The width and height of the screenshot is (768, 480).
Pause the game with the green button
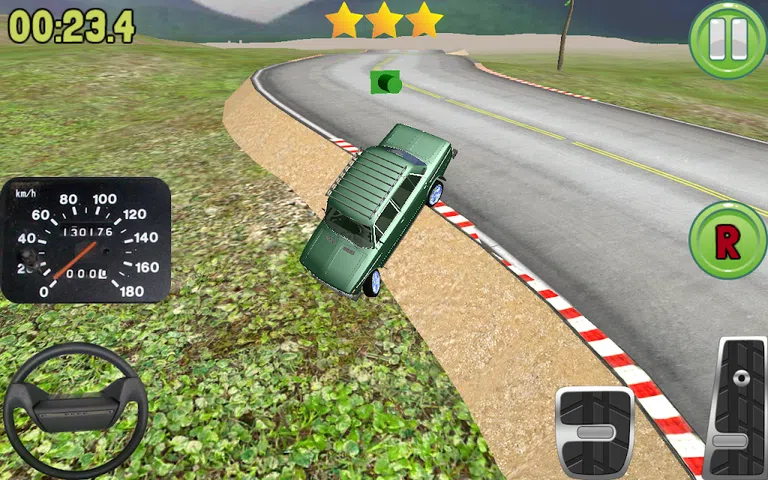tap(727, 39)
